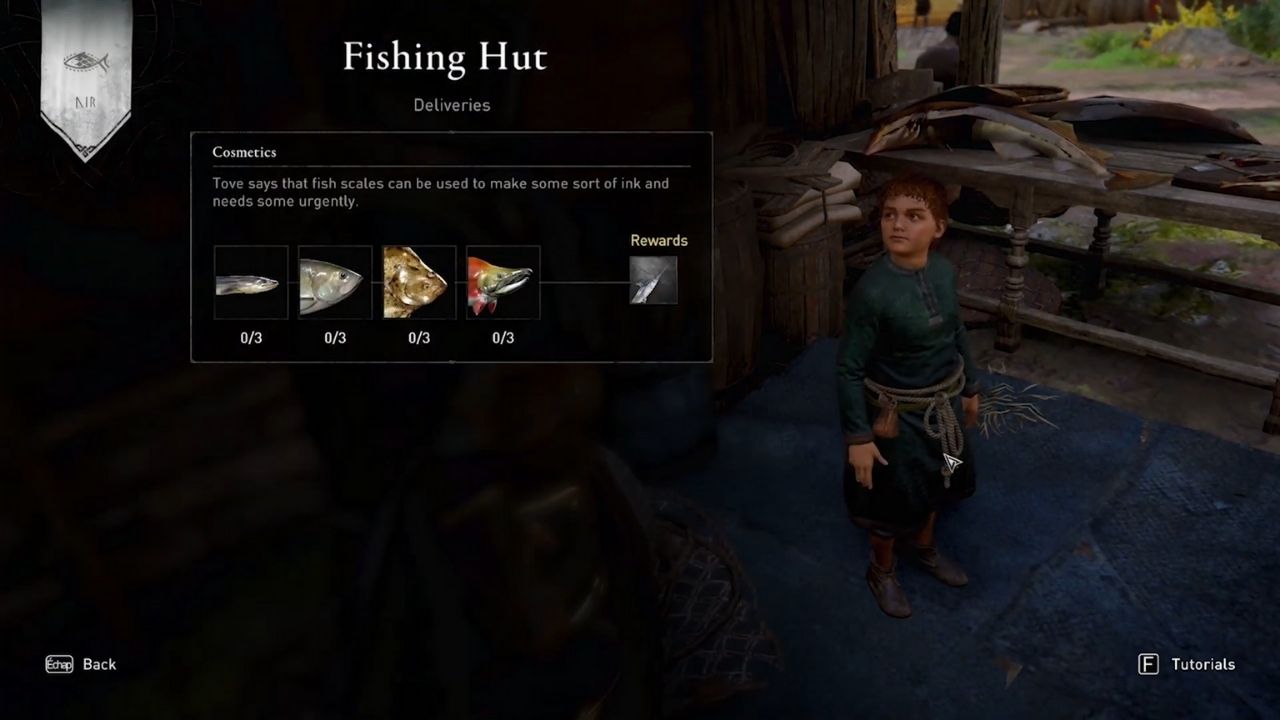Click the 0/3 label under the salmon
The width and height of the screenshot is (1280, 720).
click(x=502, y=338)
